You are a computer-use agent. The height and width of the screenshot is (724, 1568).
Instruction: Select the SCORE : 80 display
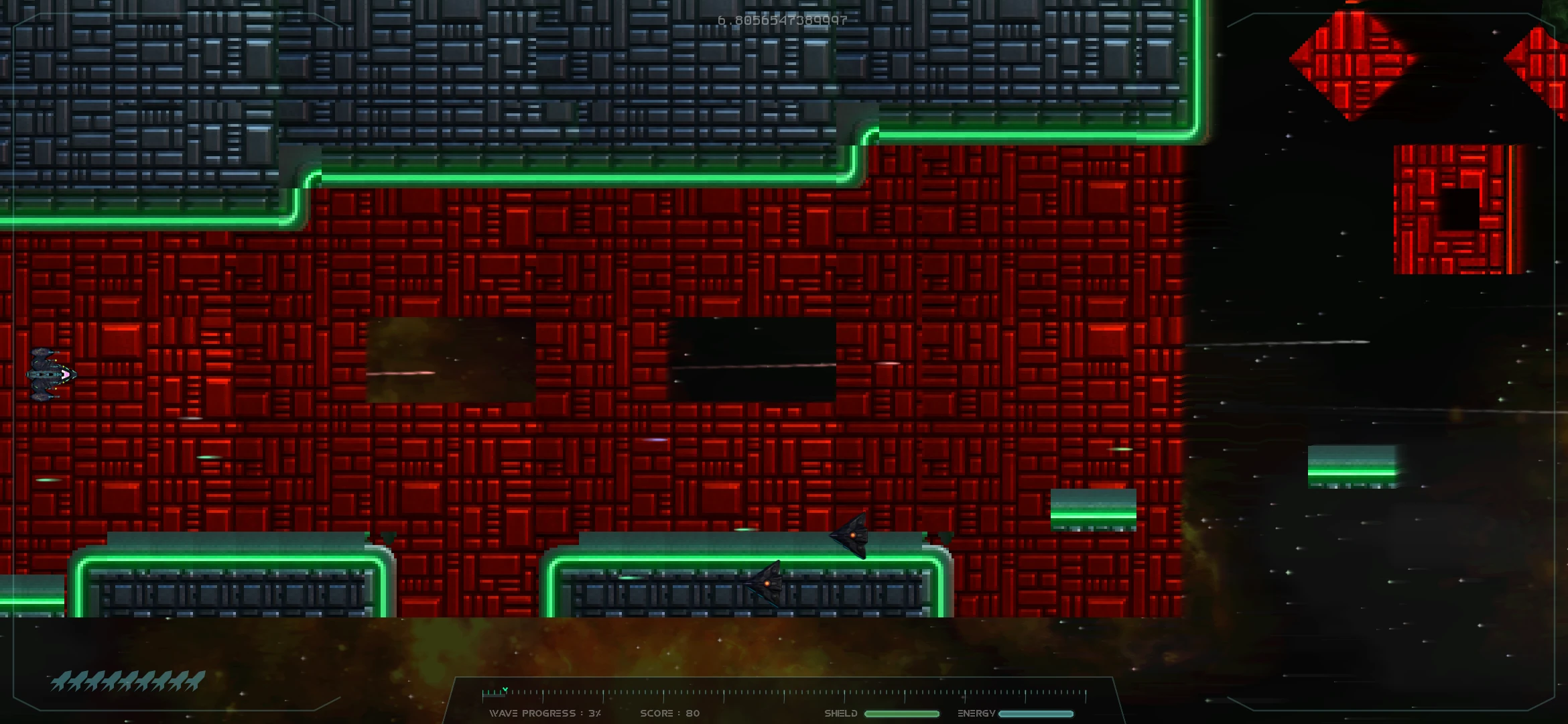coord(670,714)
